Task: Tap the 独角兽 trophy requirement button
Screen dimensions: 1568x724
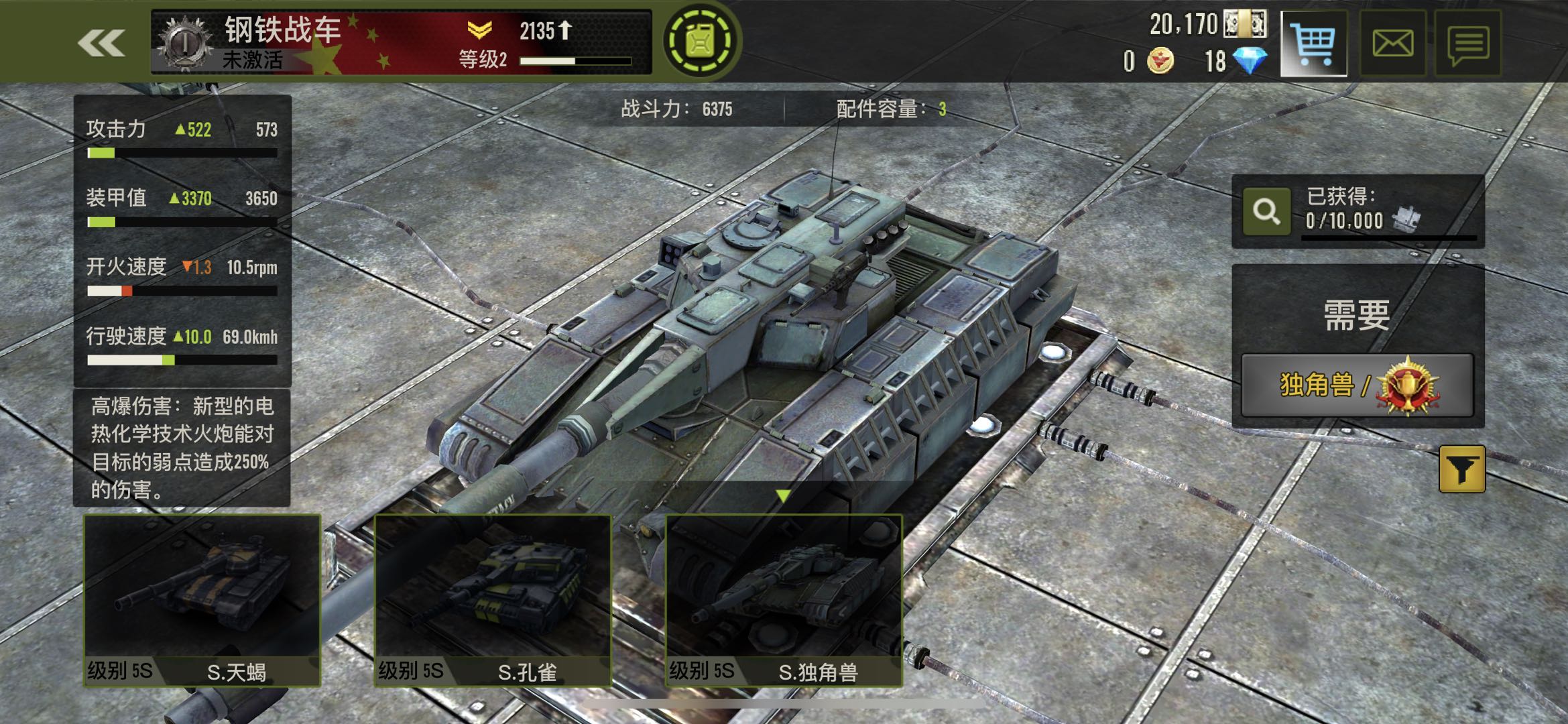Action: pyautogui.click(x=1357, y=385)
